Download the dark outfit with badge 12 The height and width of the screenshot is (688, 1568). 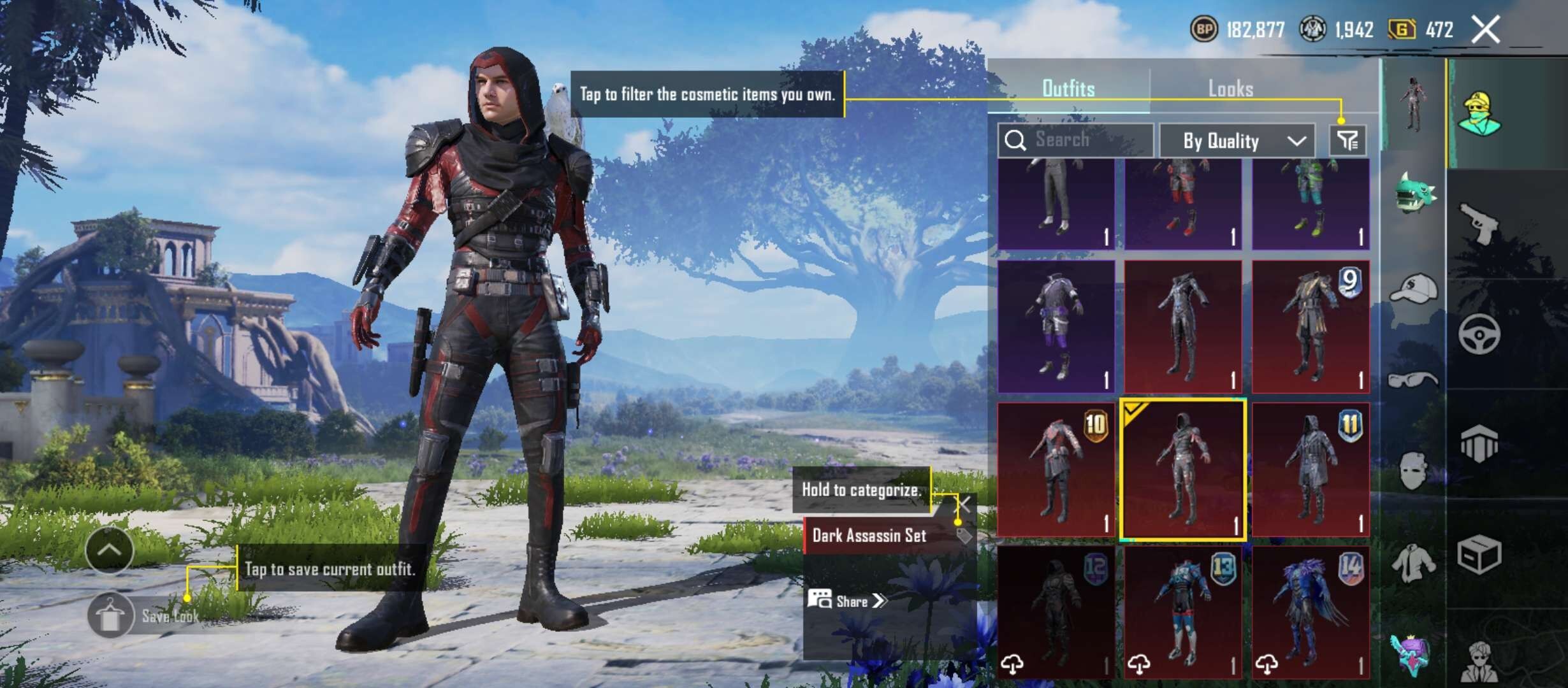[x=1013, y=664]
